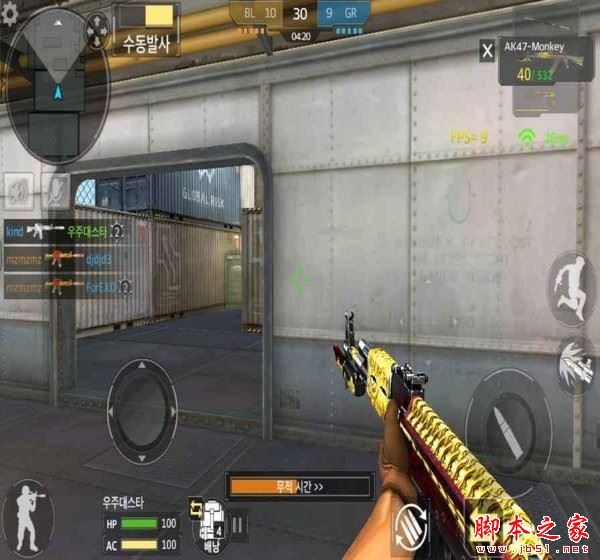
Task: Tap the bullet fire button
Action: (x=507, y=419)
